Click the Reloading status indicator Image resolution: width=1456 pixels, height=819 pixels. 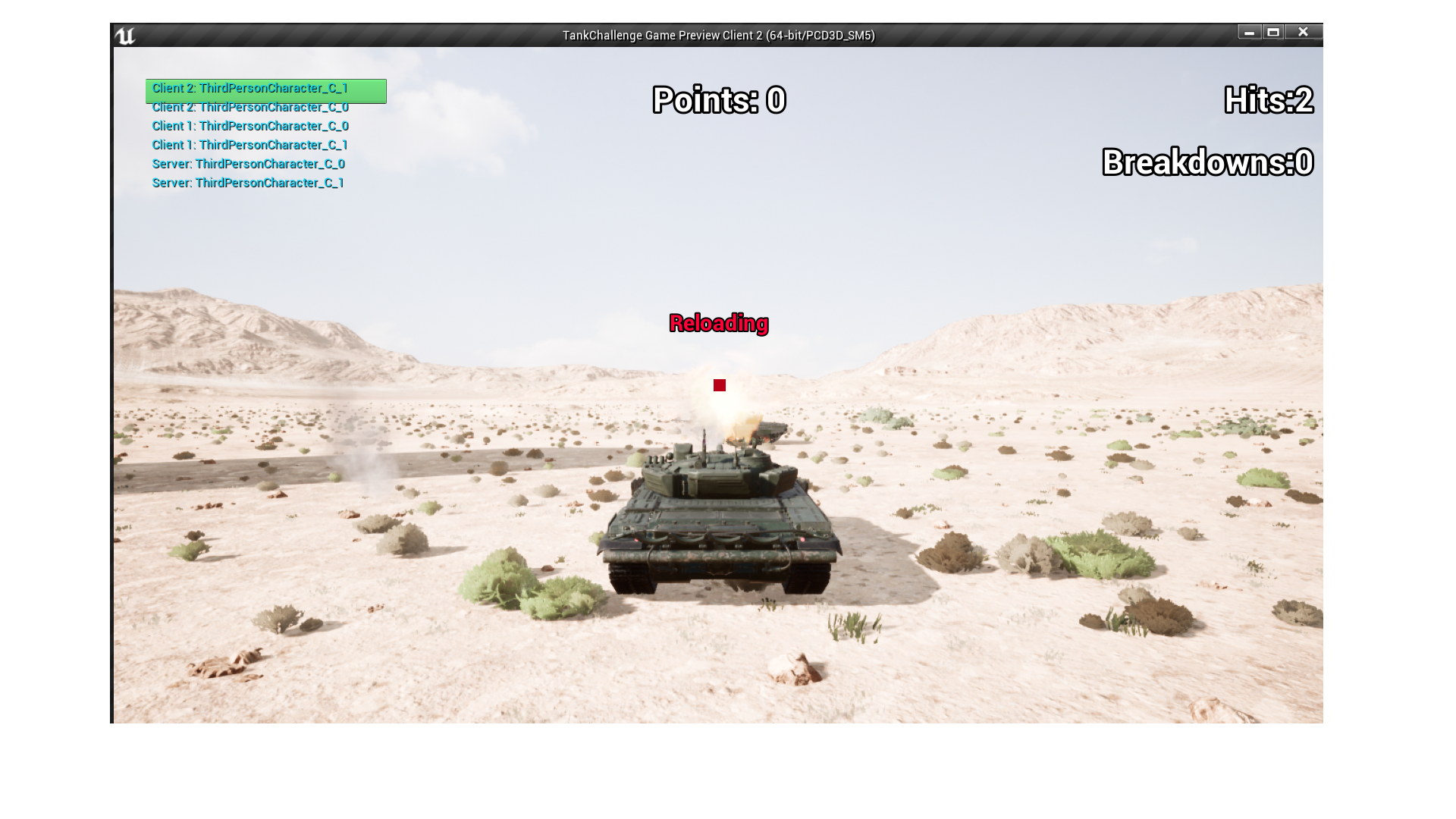pos(719,324)
